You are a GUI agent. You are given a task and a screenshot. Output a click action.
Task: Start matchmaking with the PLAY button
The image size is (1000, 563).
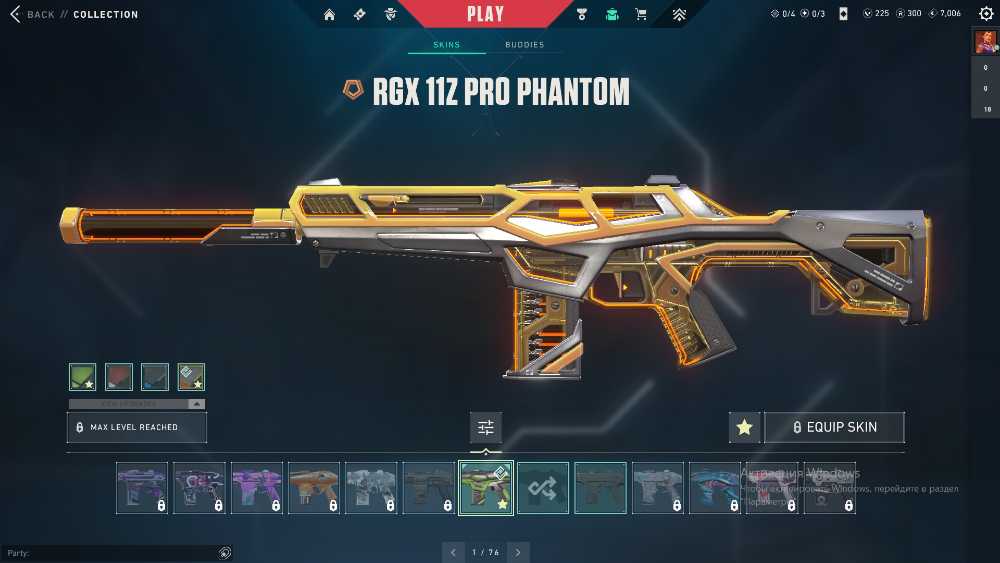pos(486,14)
